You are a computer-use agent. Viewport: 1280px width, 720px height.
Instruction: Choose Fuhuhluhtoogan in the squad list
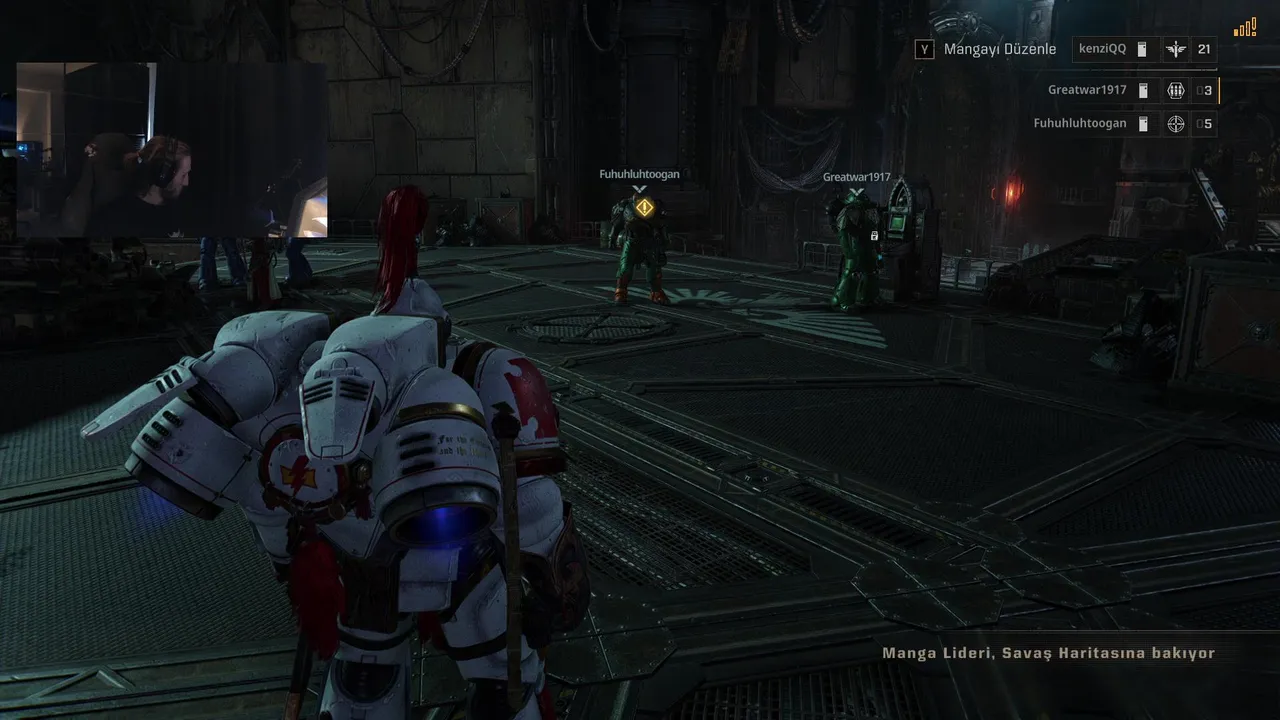click(x=1079, y=124)
